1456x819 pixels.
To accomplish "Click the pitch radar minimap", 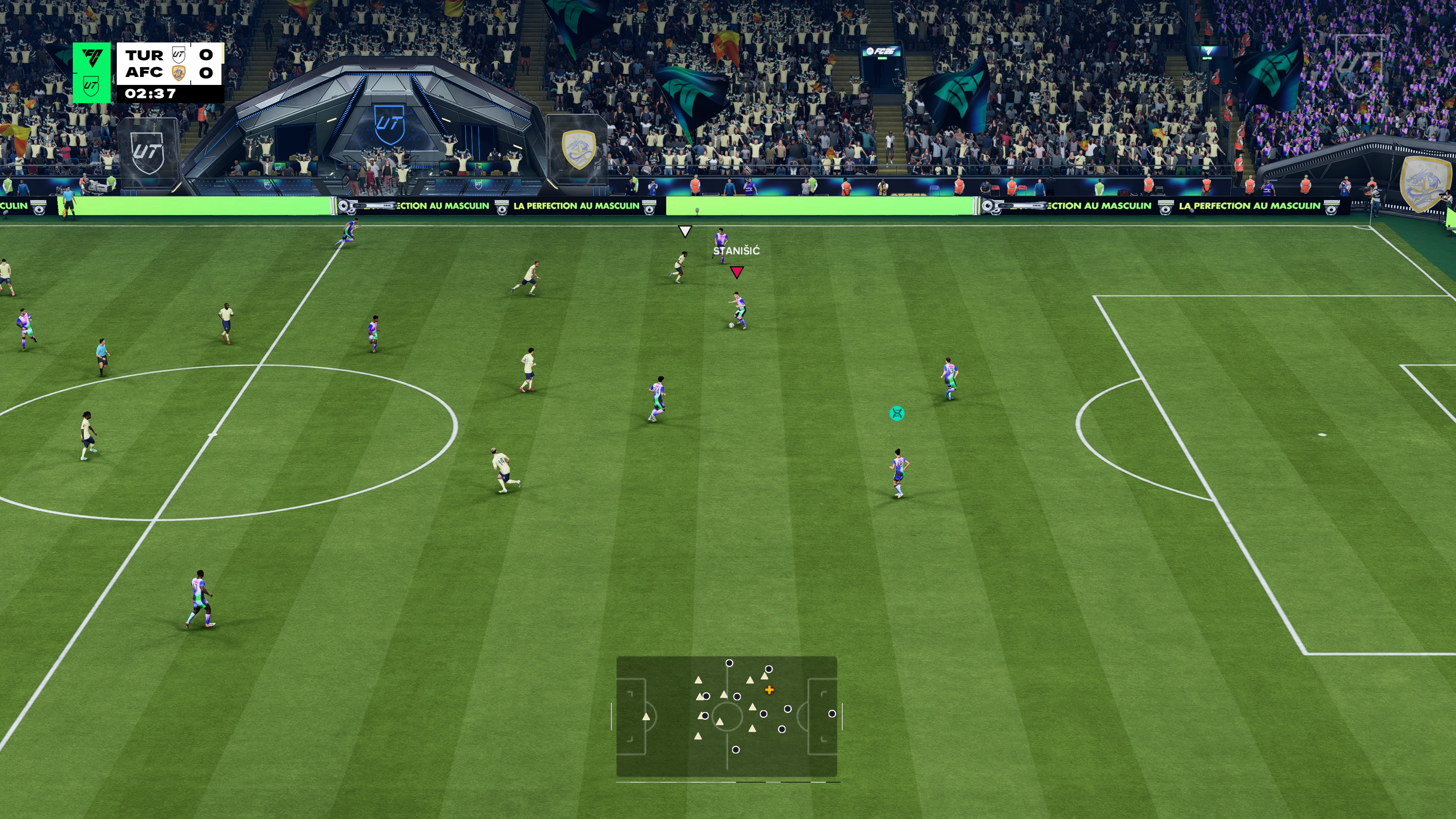I will click(x=726, y=715).
